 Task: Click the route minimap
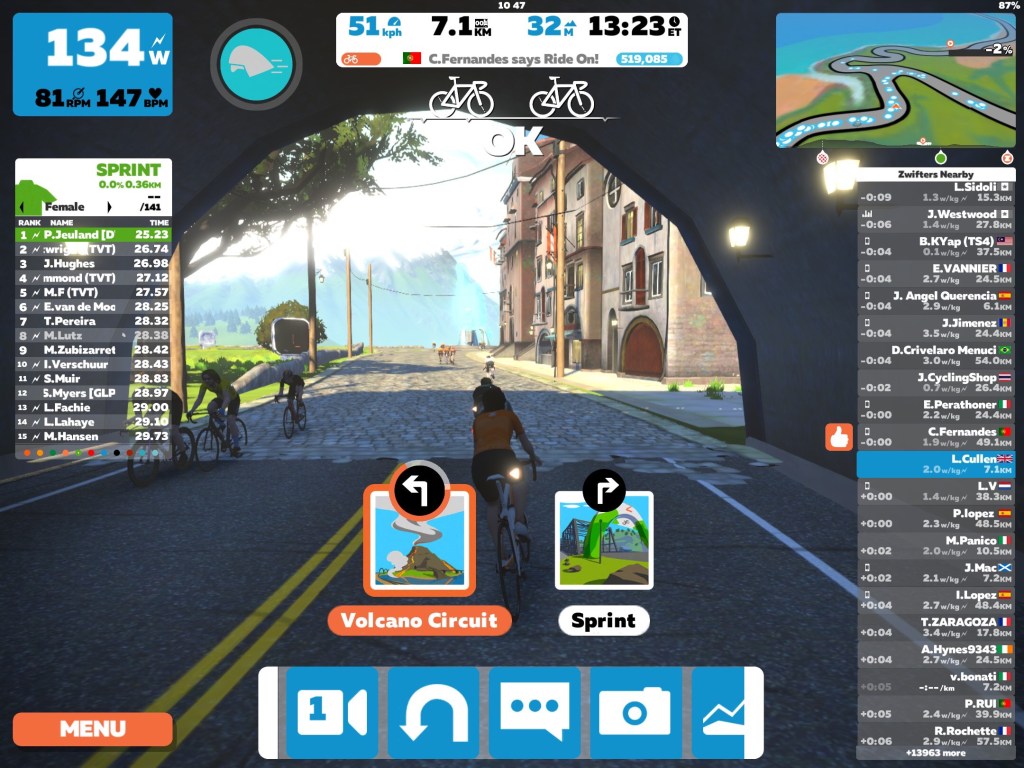point(895,80)
